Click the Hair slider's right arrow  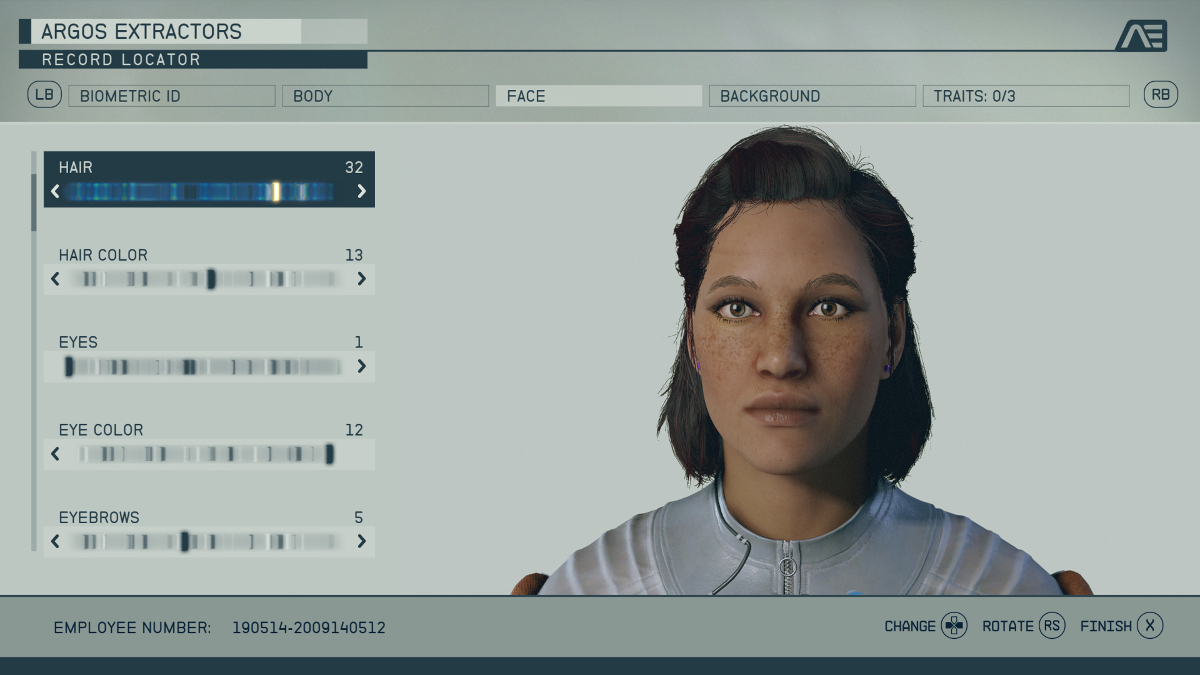coord(361,191)
